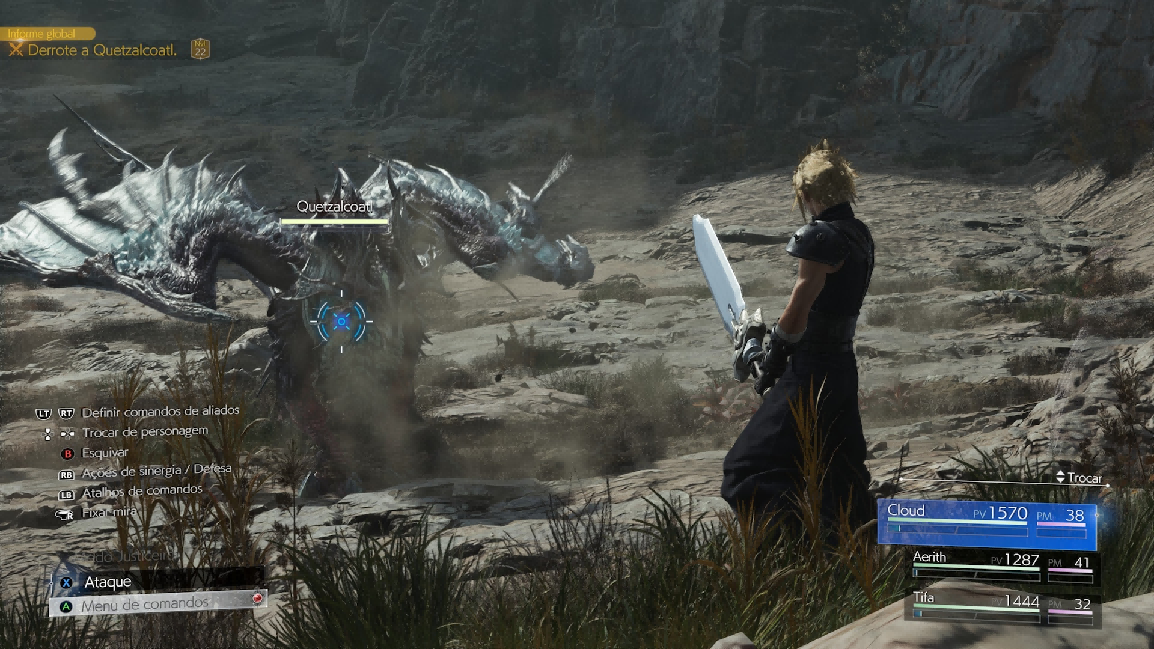Switch to Aerith in the party list
Screen dimensions: 1154x649
coord(1002,566)
